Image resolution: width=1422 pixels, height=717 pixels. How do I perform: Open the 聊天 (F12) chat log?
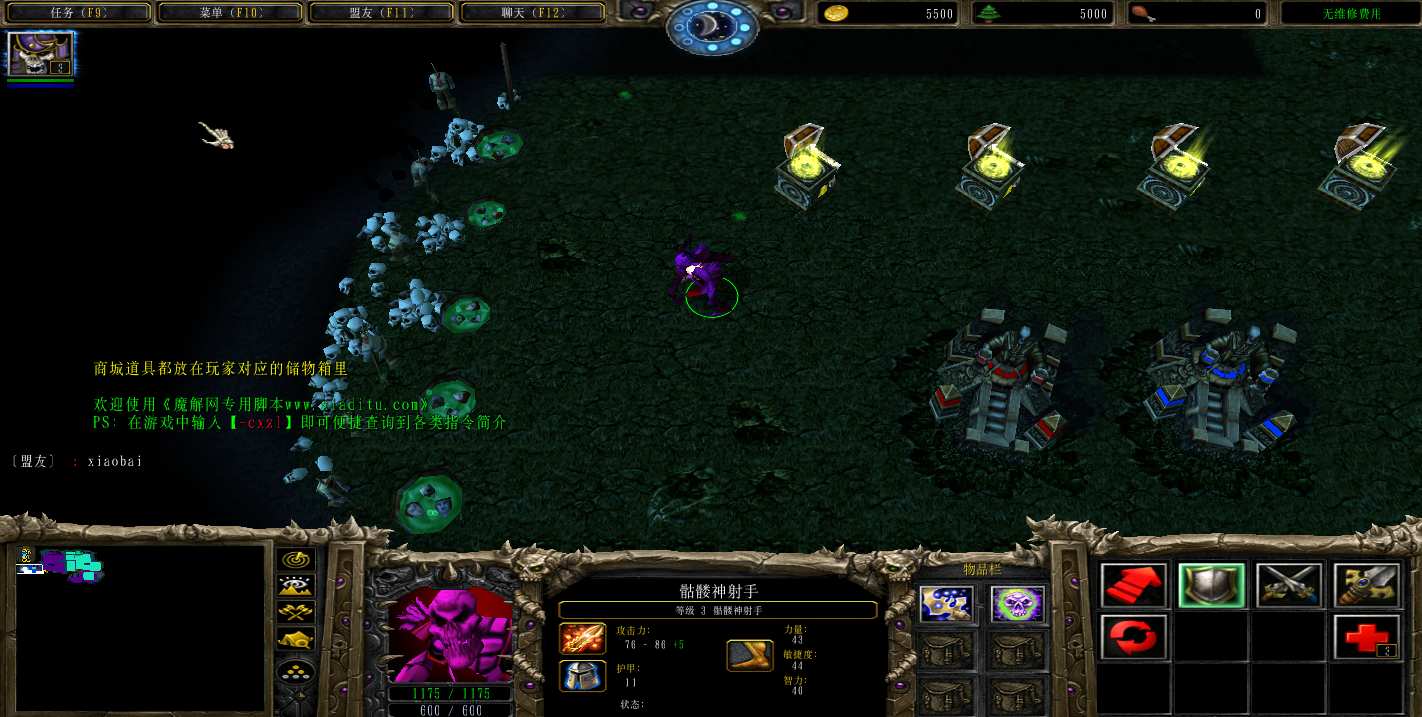533,13
